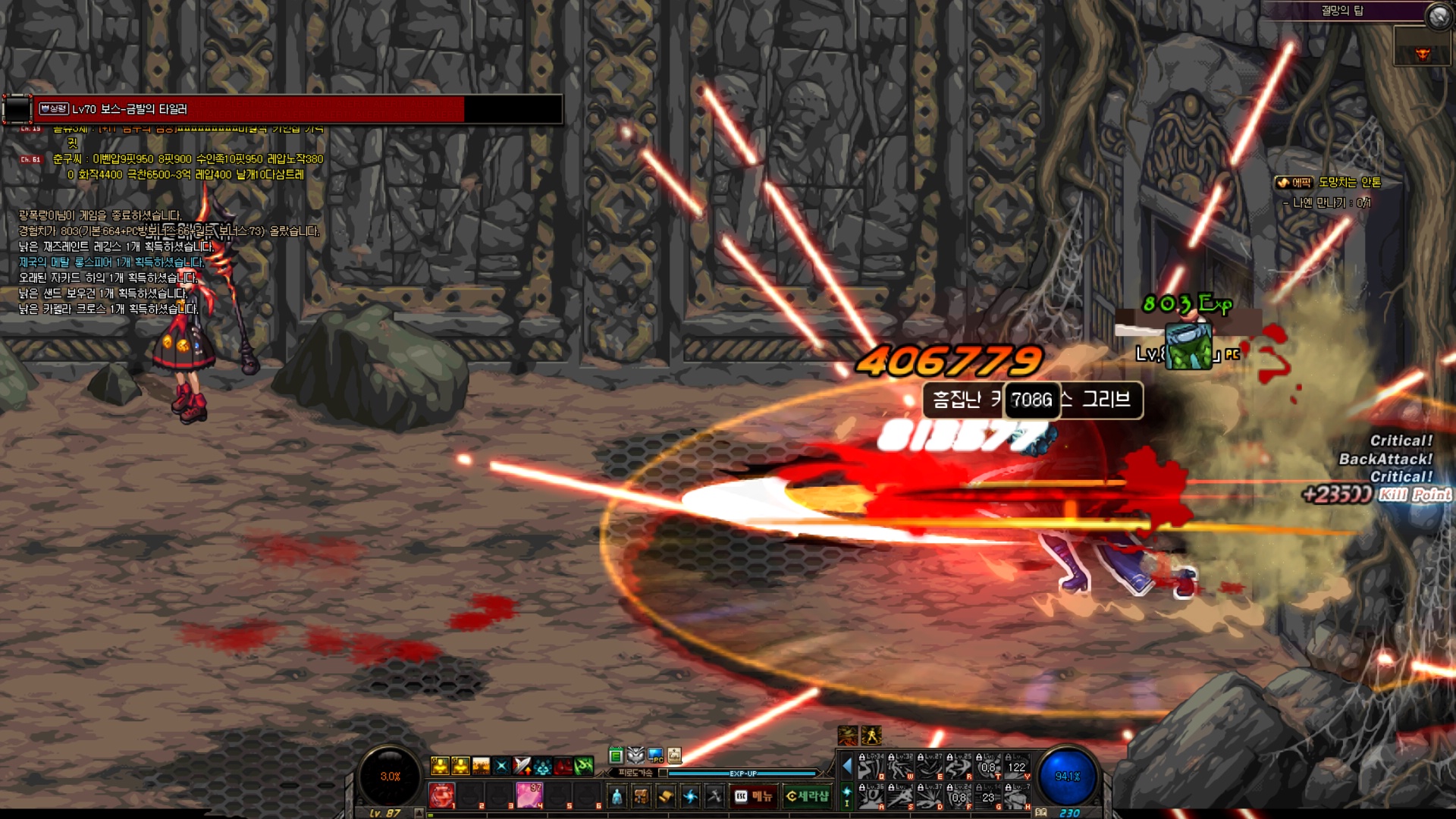
Task: Click the boss room on the minimap
Action: (1423, 55)
